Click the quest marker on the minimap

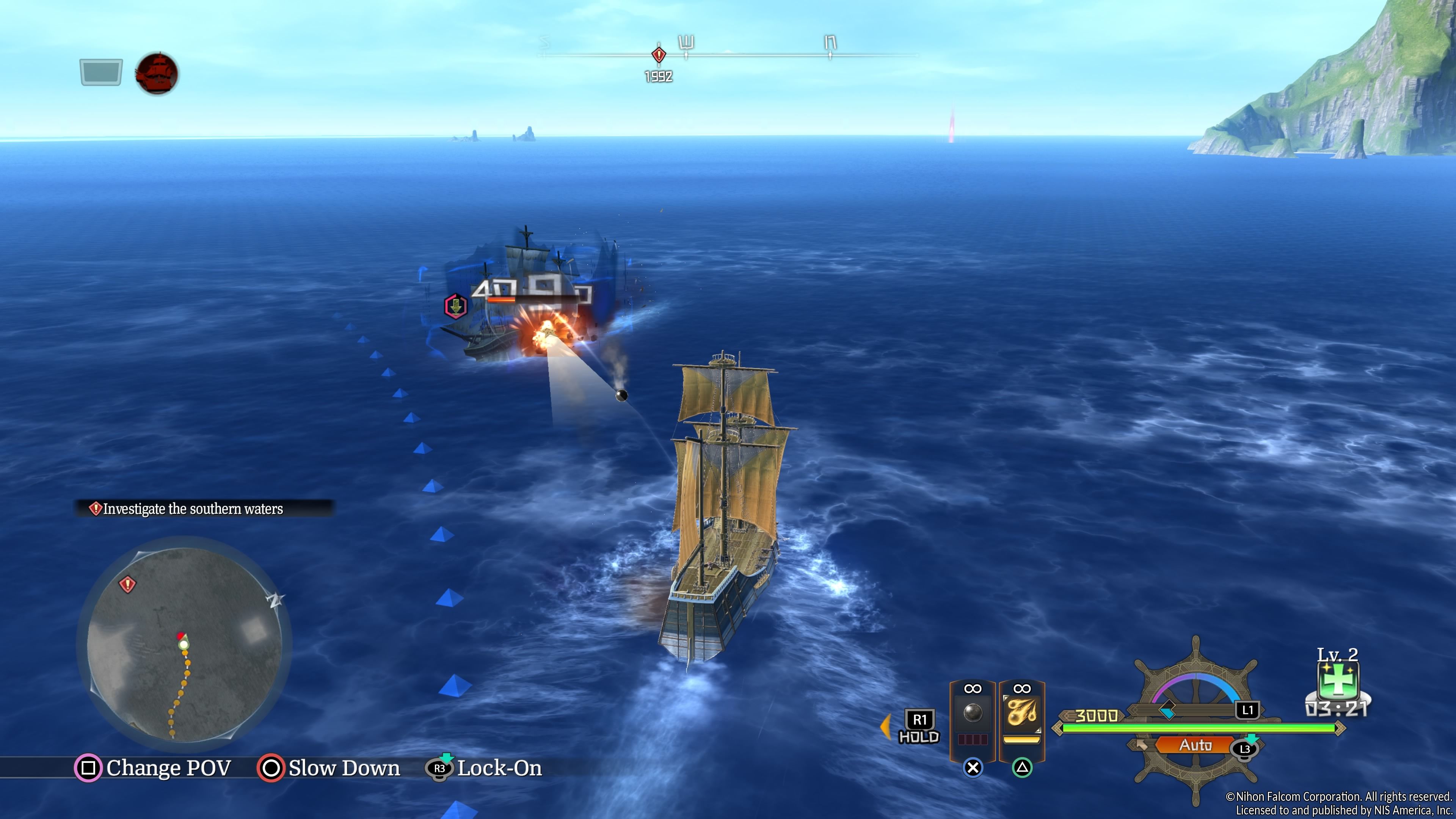click(x=128, y=584)
